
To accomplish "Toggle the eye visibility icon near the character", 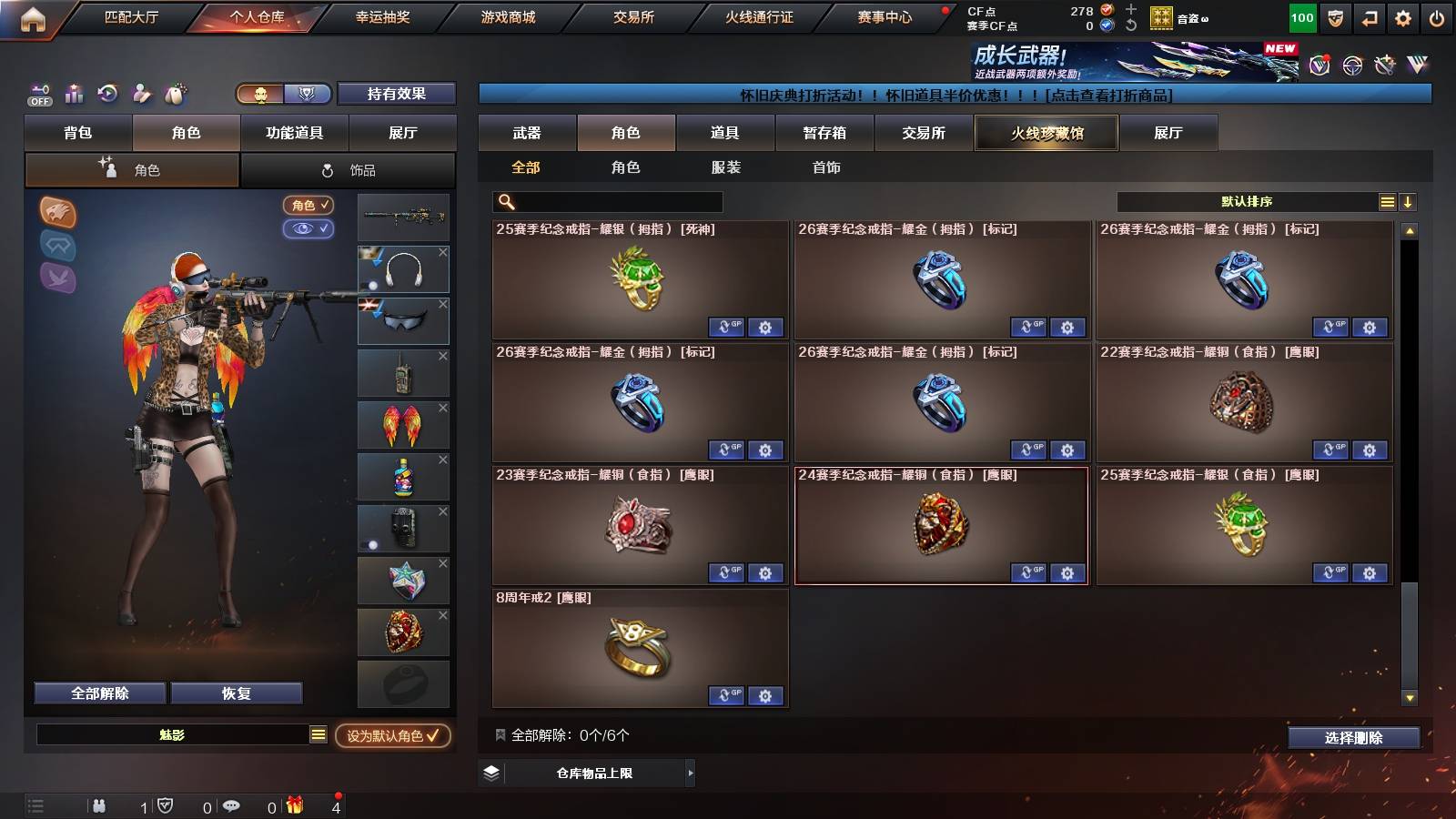I will [x=308, y=229].
